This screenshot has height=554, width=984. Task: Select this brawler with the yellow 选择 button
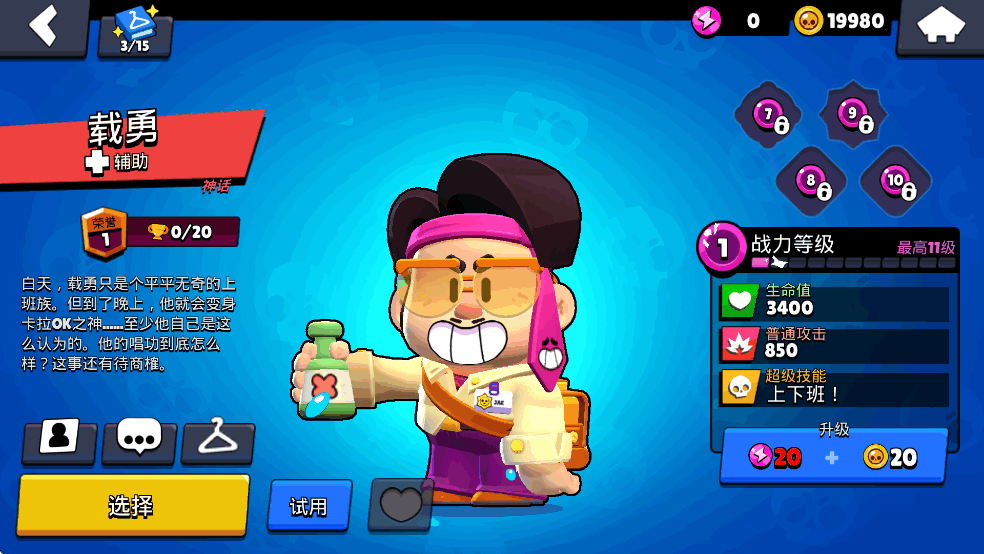click(x=132, y=505)
